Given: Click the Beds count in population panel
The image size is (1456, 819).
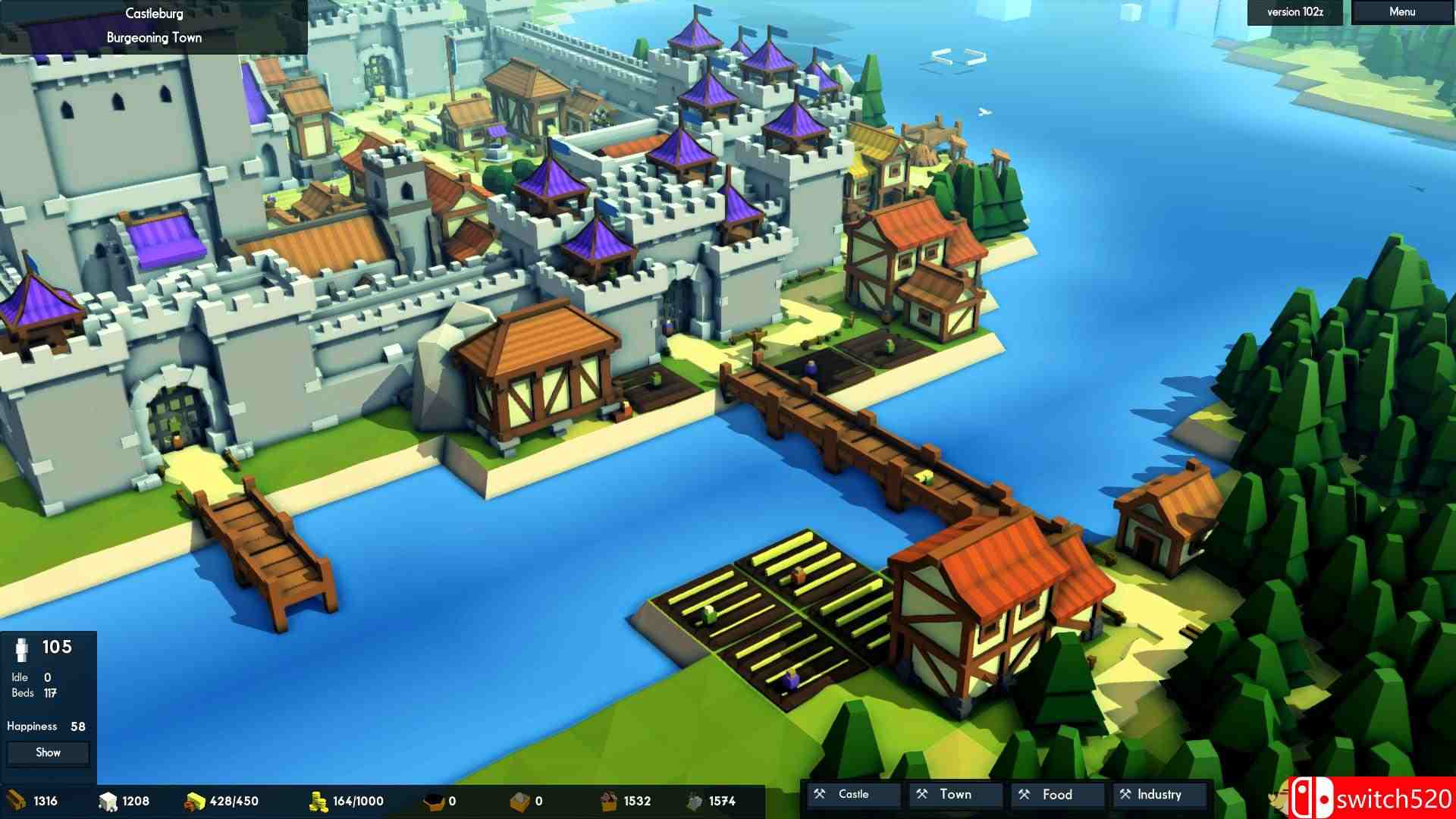Looking at the screenshot, I should tap(34, 692).
